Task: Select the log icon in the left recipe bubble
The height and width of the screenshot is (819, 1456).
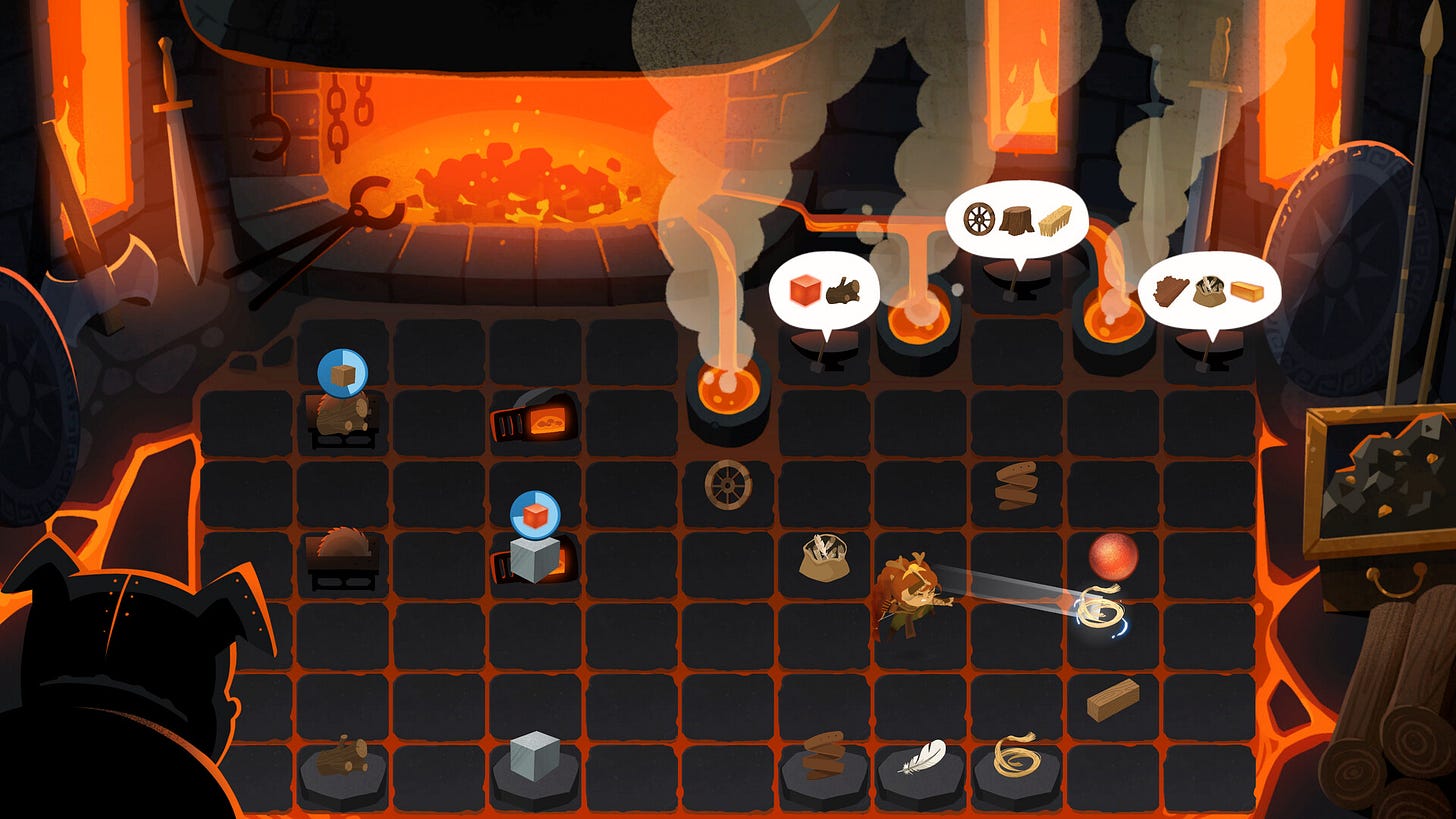Action: click(x=842, y=291)
